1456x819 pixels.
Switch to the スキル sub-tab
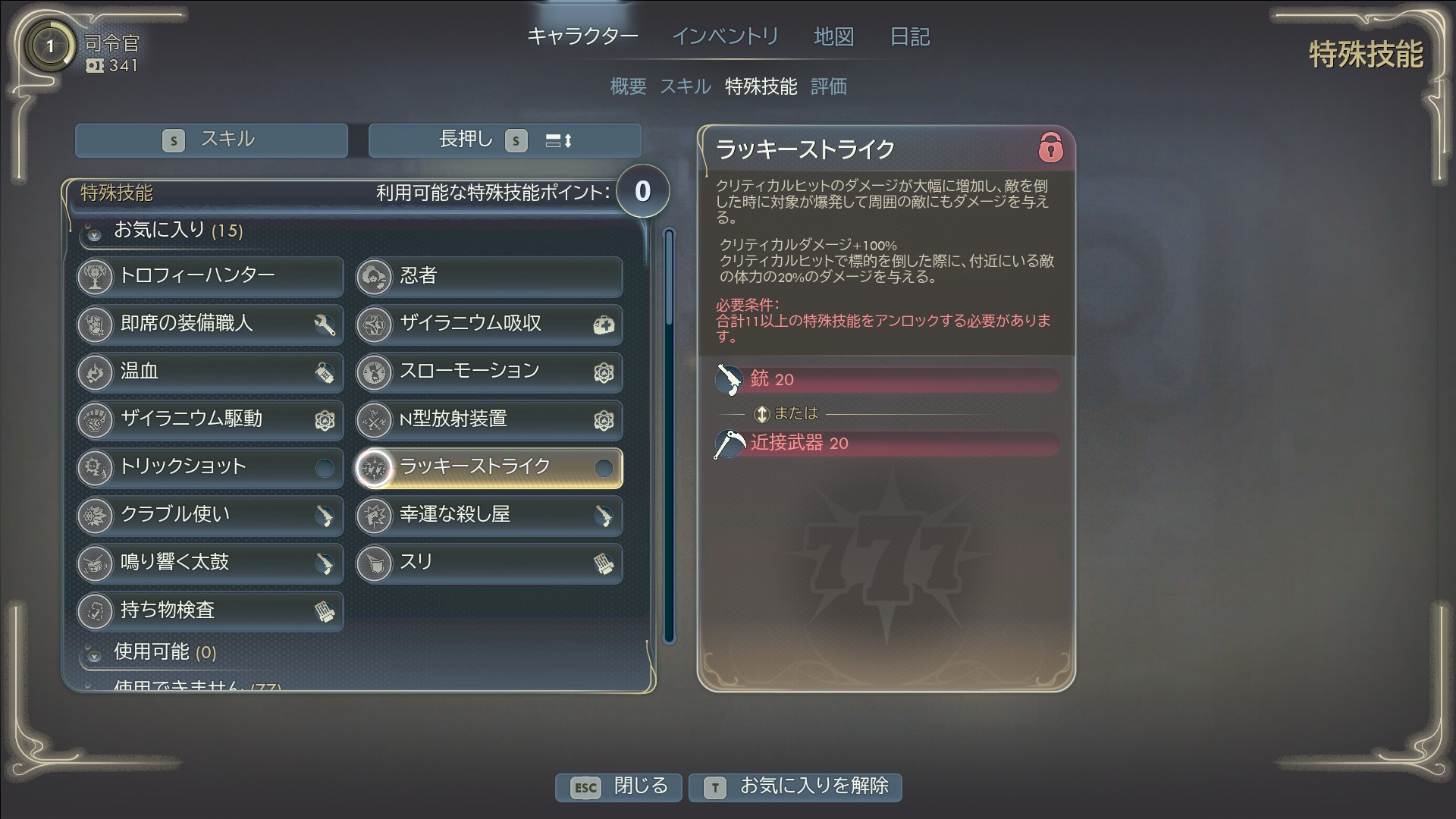[x=685, y=86]
